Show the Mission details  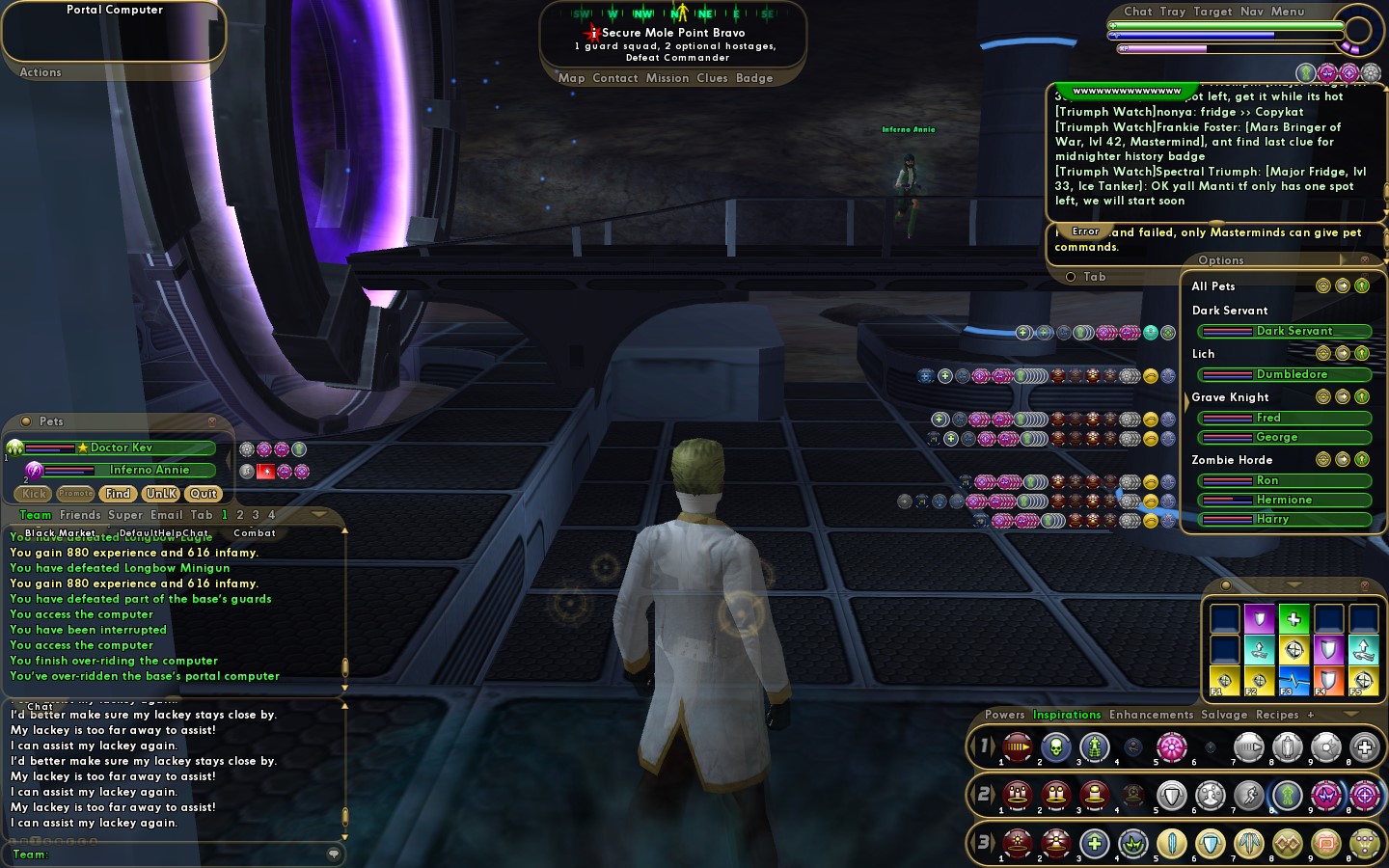point(667,78)
